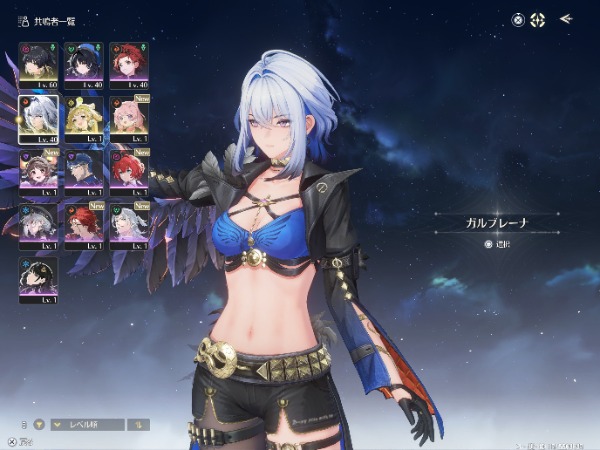Choose the blonde Lv. 1 resonator portrait
Screen dimensions: 600x450
pos(83,118)
